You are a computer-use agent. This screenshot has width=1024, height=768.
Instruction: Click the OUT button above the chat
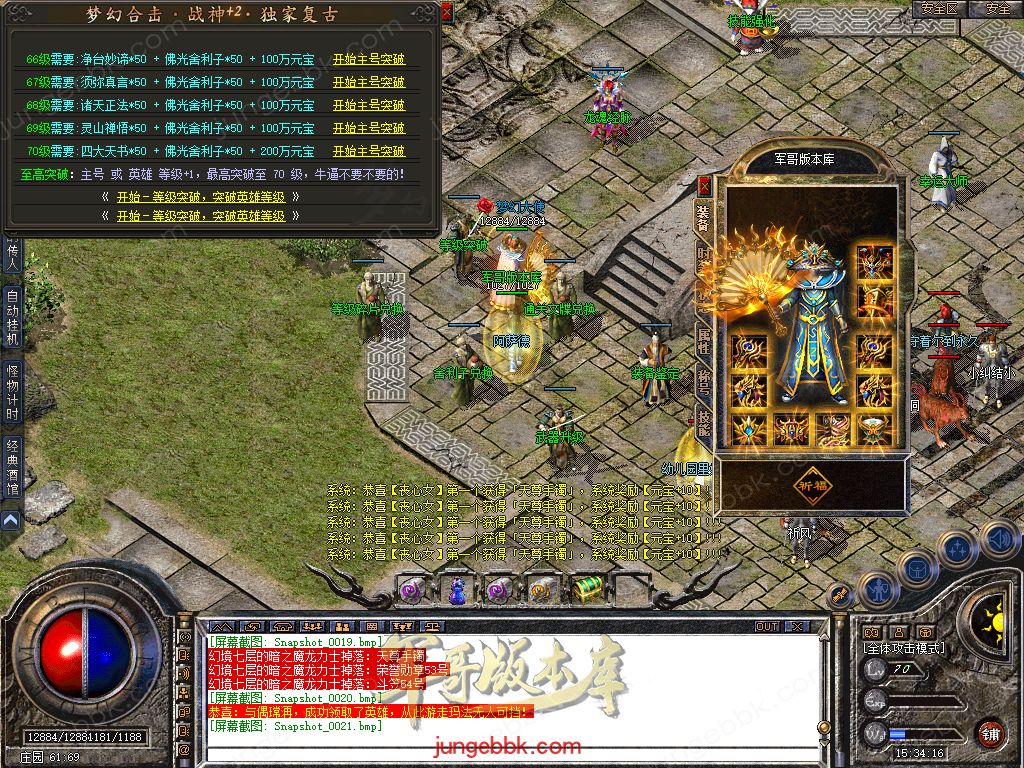tap(767, 626)
